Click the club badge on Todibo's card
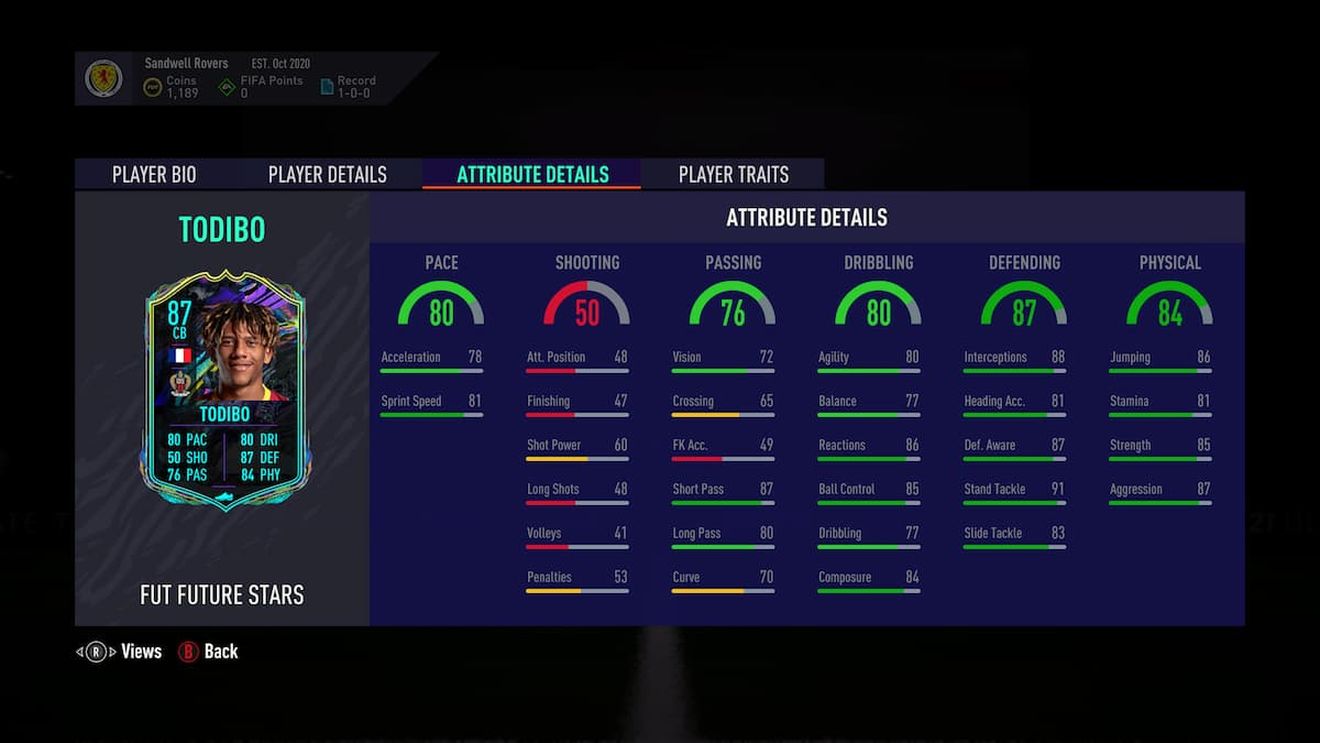The width and height of the screenshot is (1320, 743). [179, 383]
